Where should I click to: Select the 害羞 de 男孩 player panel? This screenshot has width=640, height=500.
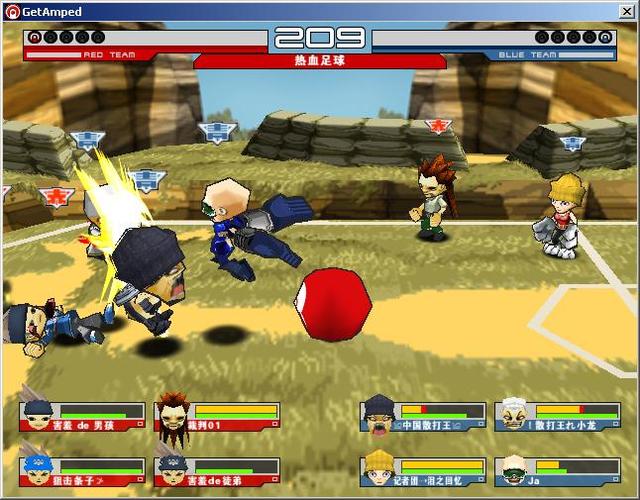(82, 417)
